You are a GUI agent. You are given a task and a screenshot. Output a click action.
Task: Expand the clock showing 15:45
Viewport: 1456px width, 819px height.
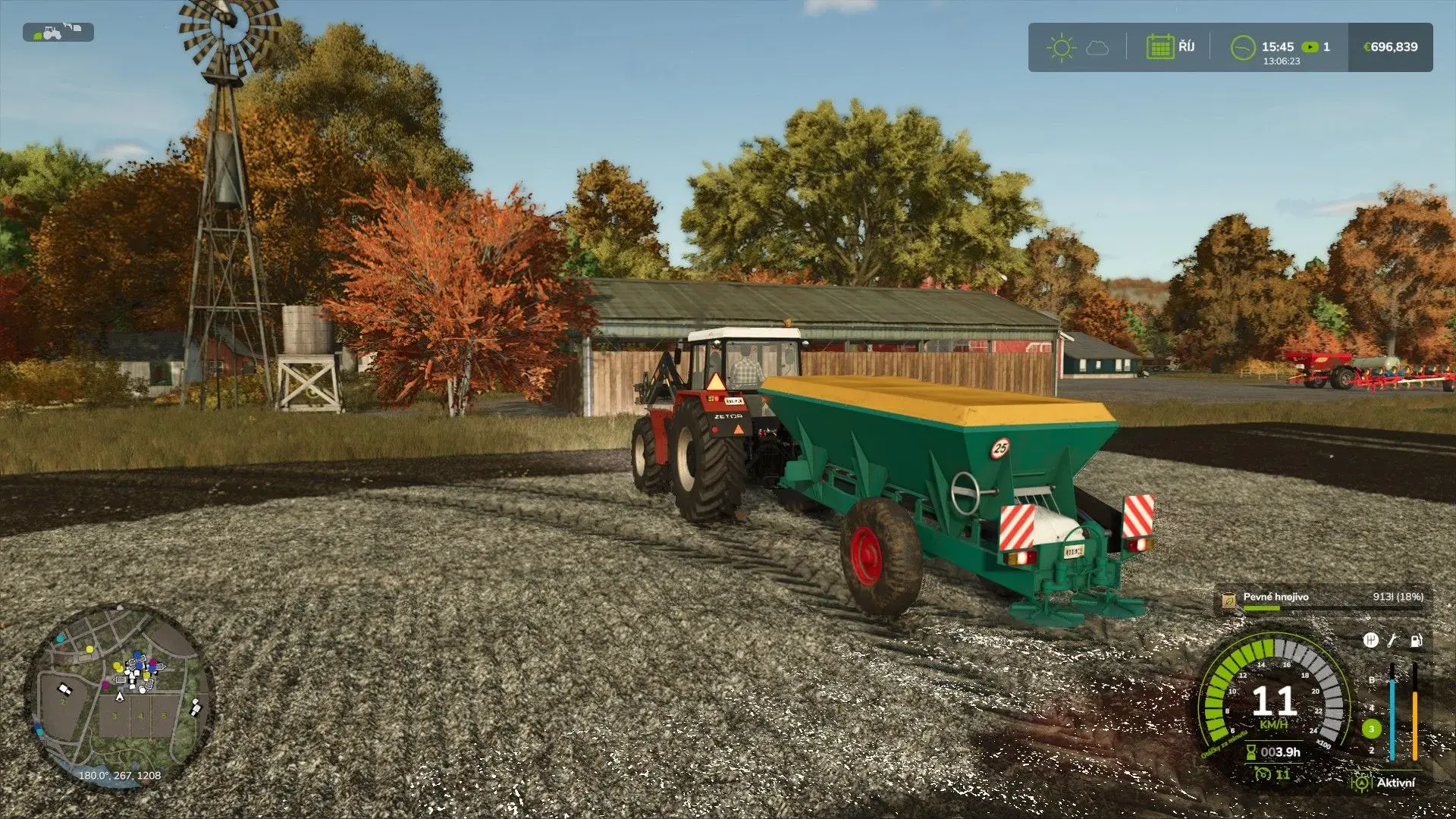pos(1277,46)
